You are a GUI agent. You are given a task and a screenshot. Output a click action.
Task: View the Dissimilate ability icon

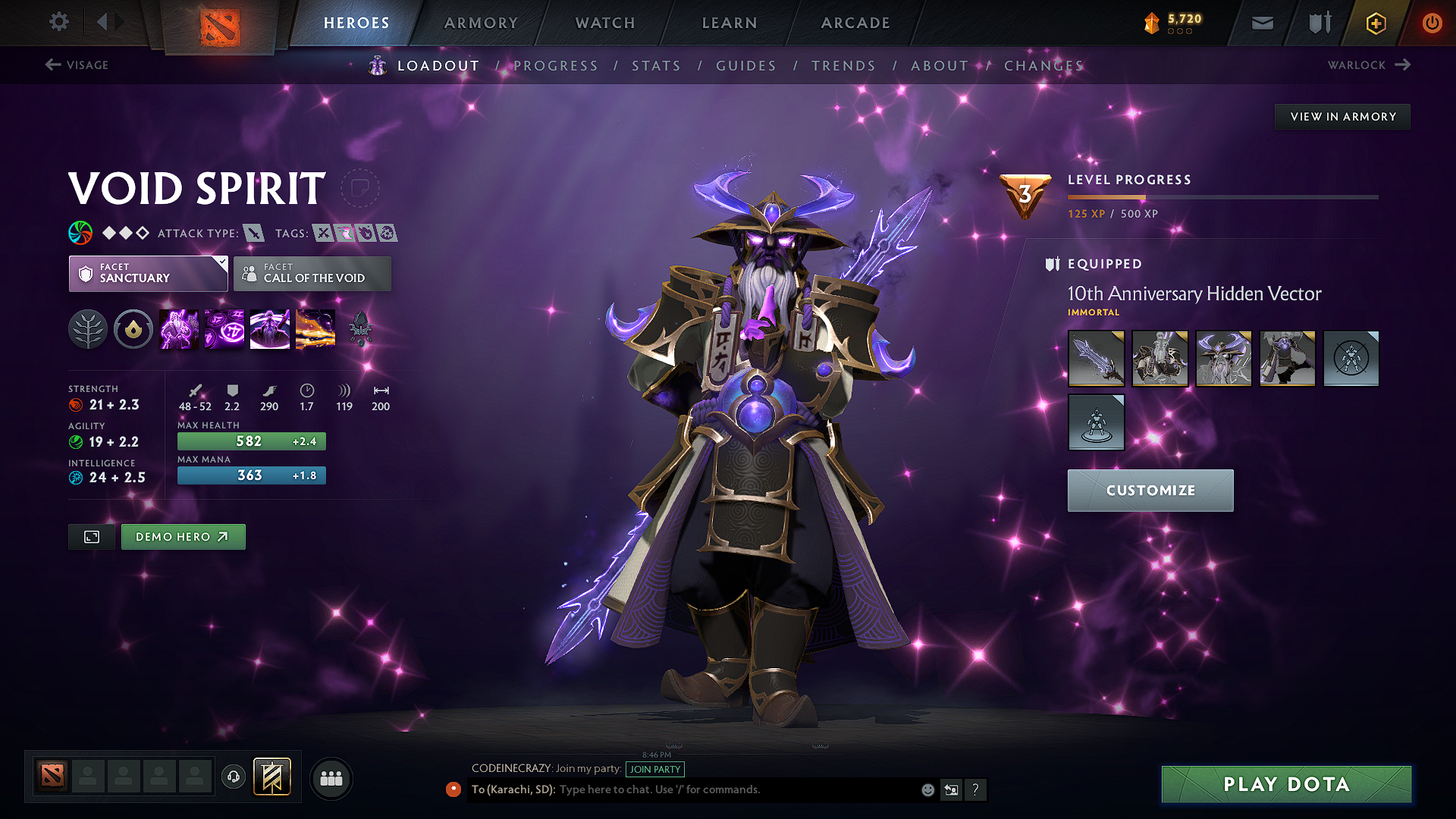click(224, 328)
